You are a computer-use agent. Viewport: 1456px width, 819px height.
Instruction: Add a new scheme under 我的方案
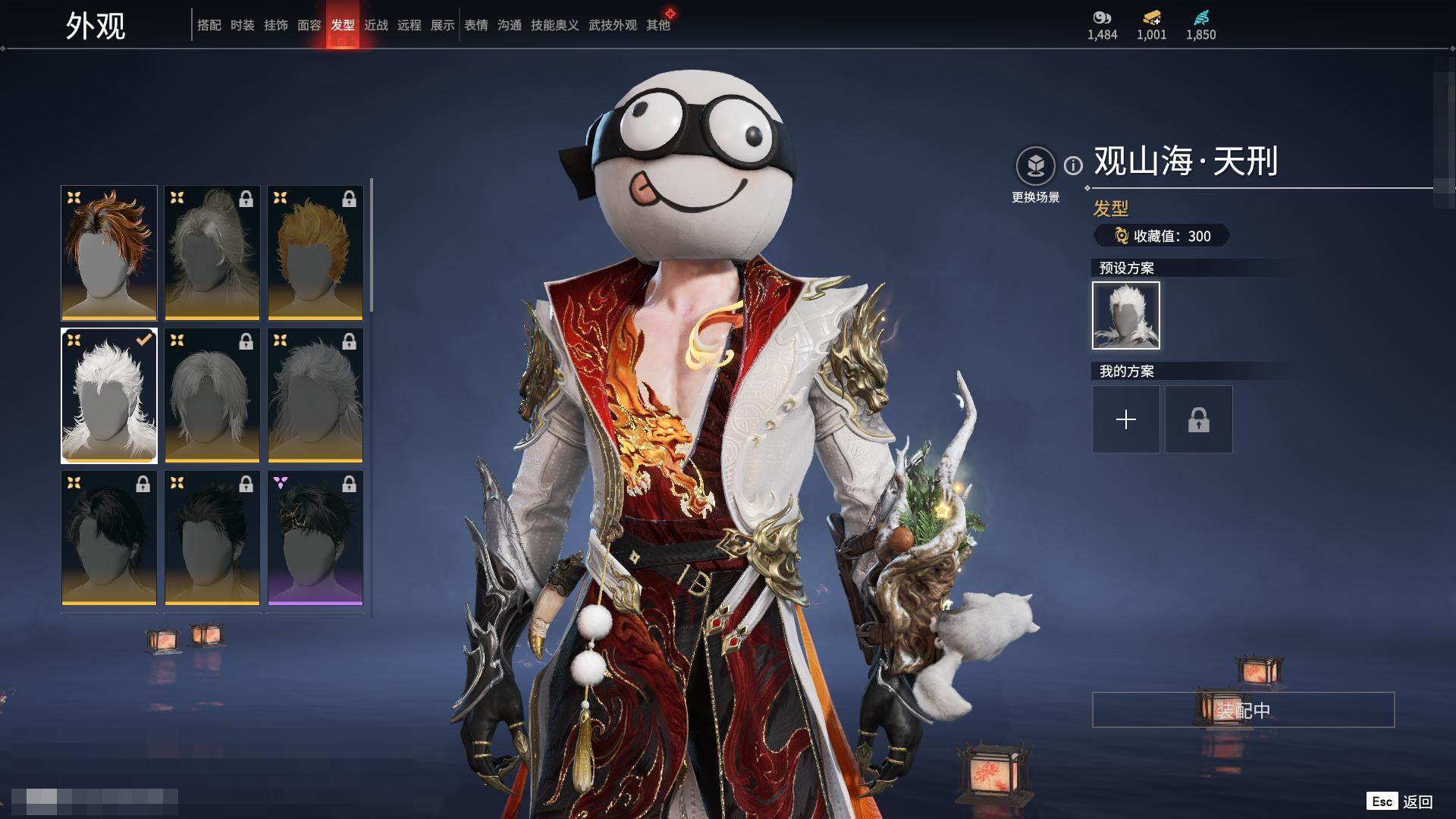click(x=1125, y=419)
